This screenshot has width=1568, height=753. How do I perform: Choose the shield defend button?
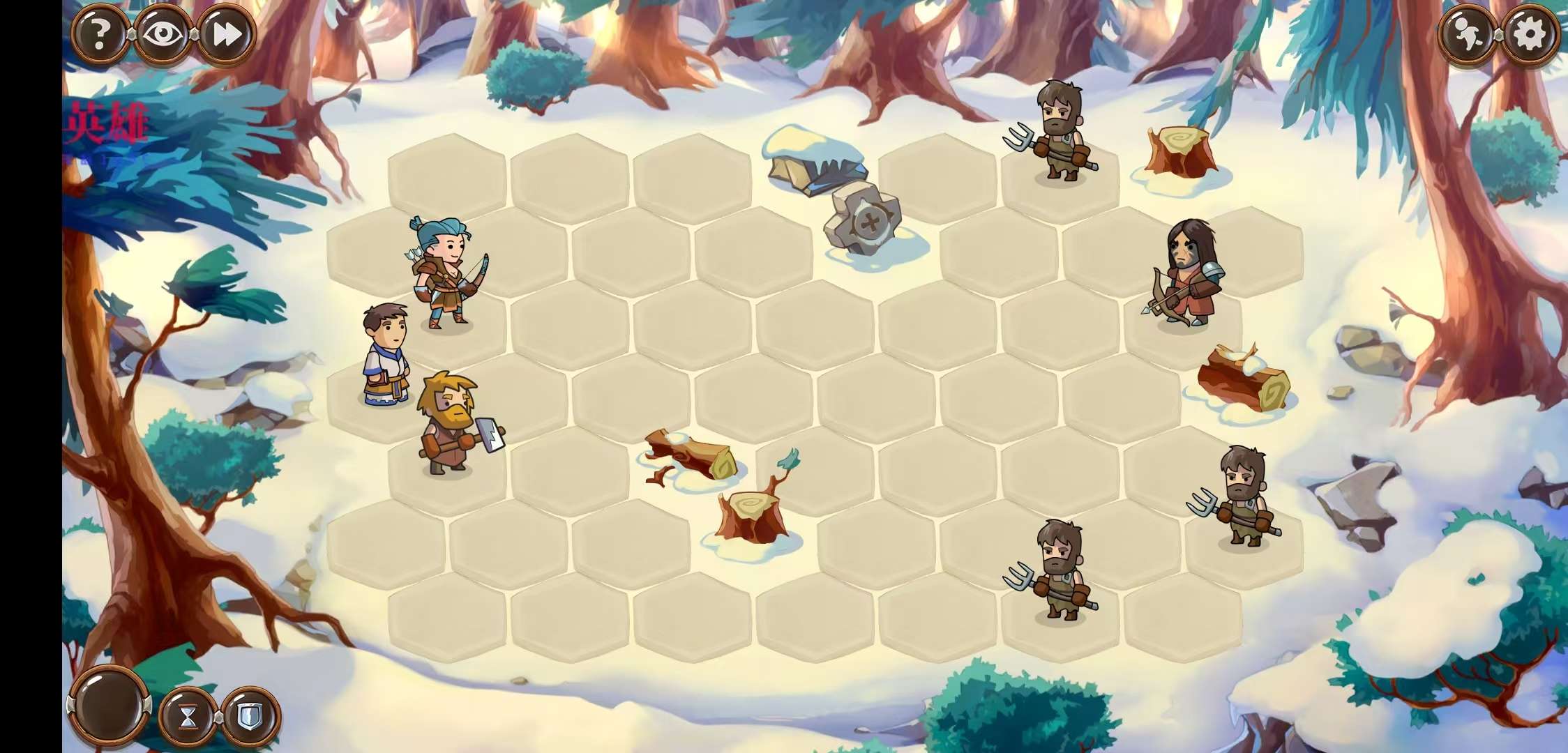click(250, 716)
